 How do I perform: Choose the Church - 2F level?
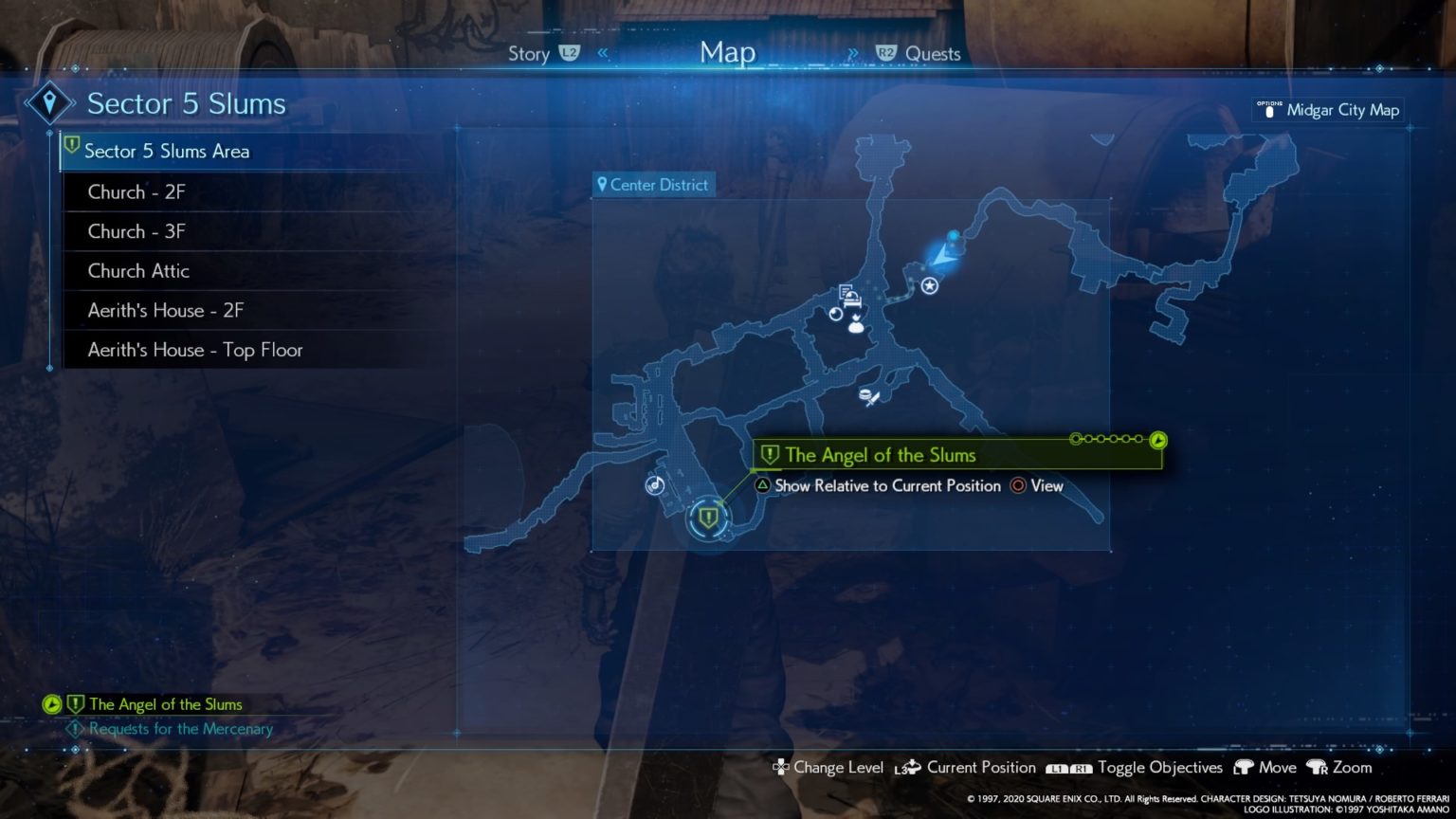(136, 191)
